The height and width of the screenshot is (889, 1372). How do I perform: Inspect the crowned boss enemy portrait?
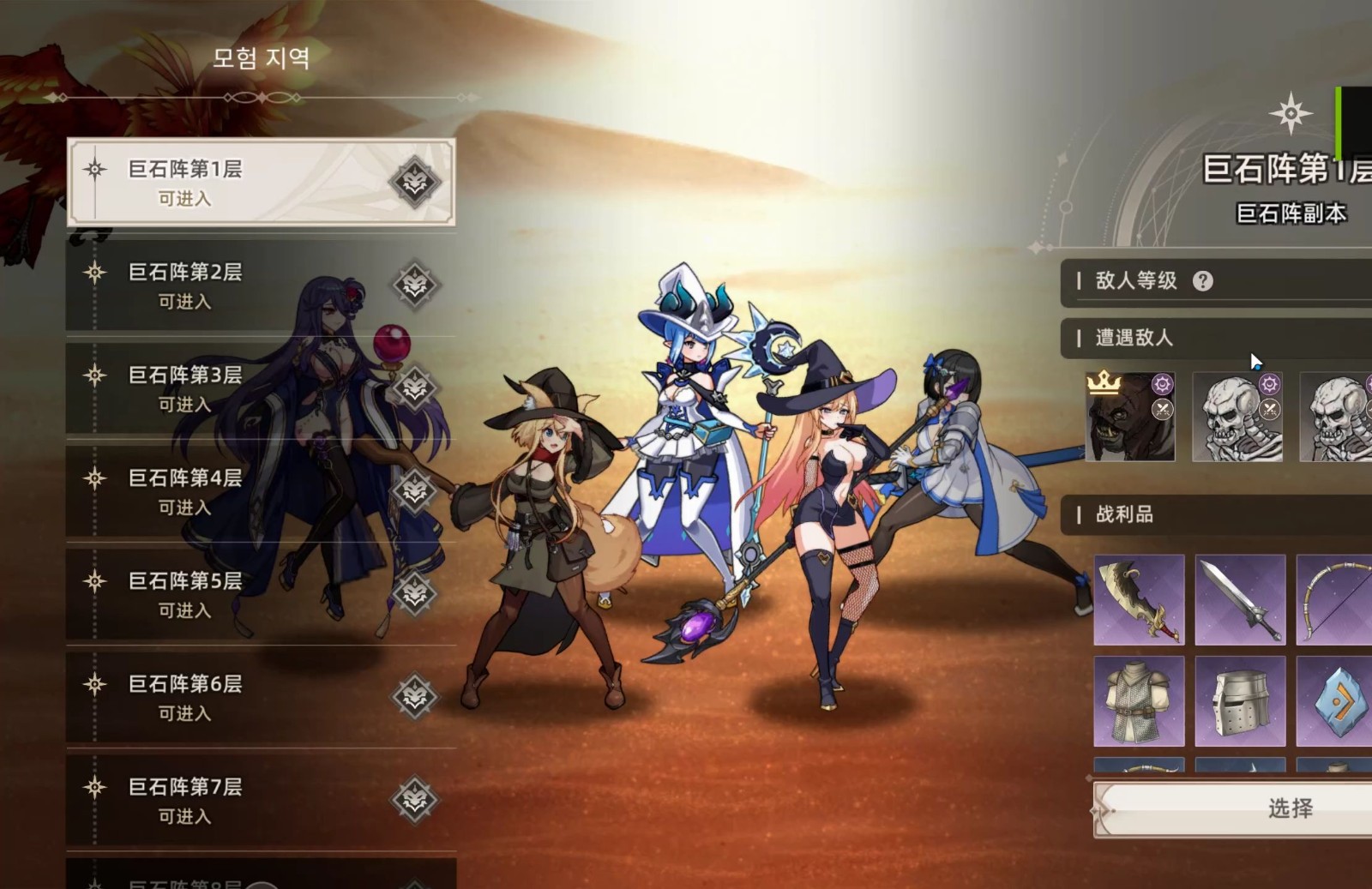(x=1129, y=417)
